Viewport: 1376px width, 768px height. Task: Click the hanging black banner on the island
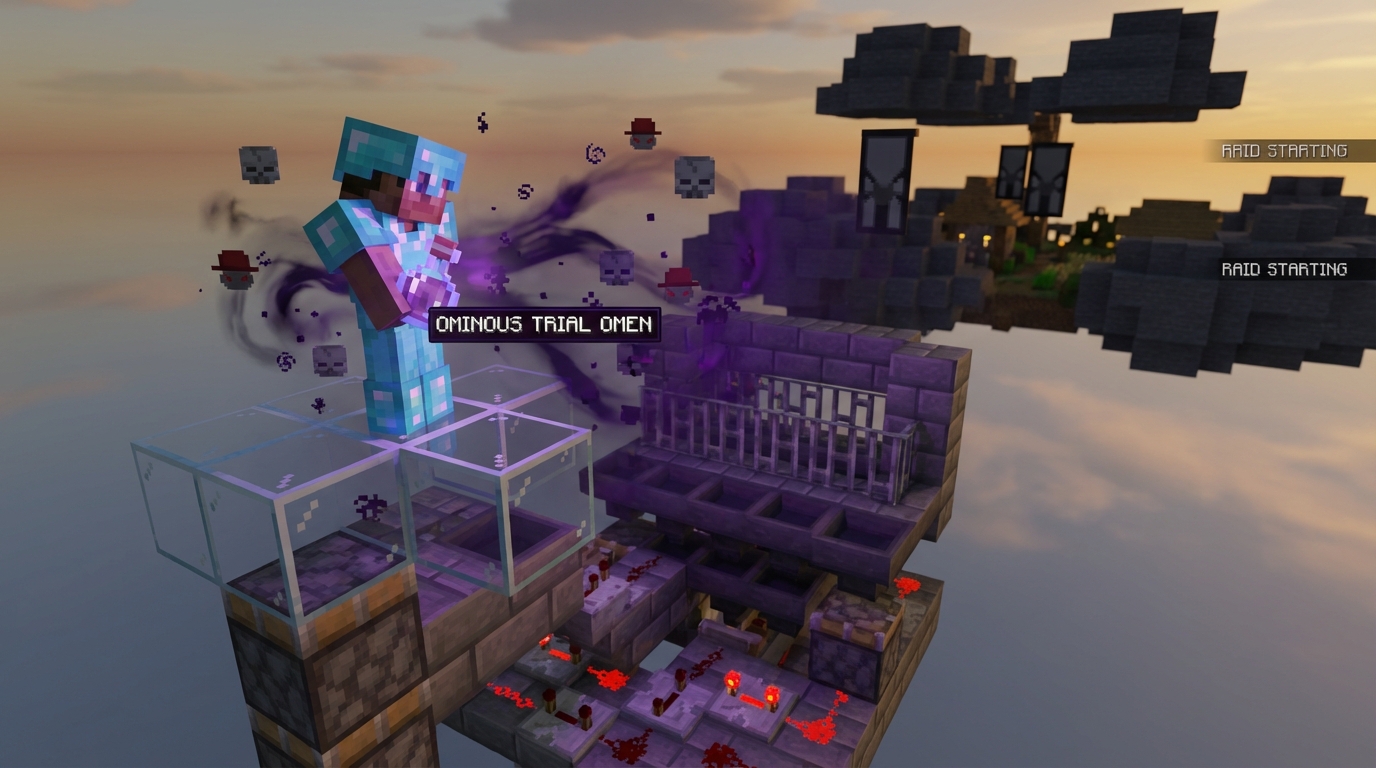tap(884, 180)
